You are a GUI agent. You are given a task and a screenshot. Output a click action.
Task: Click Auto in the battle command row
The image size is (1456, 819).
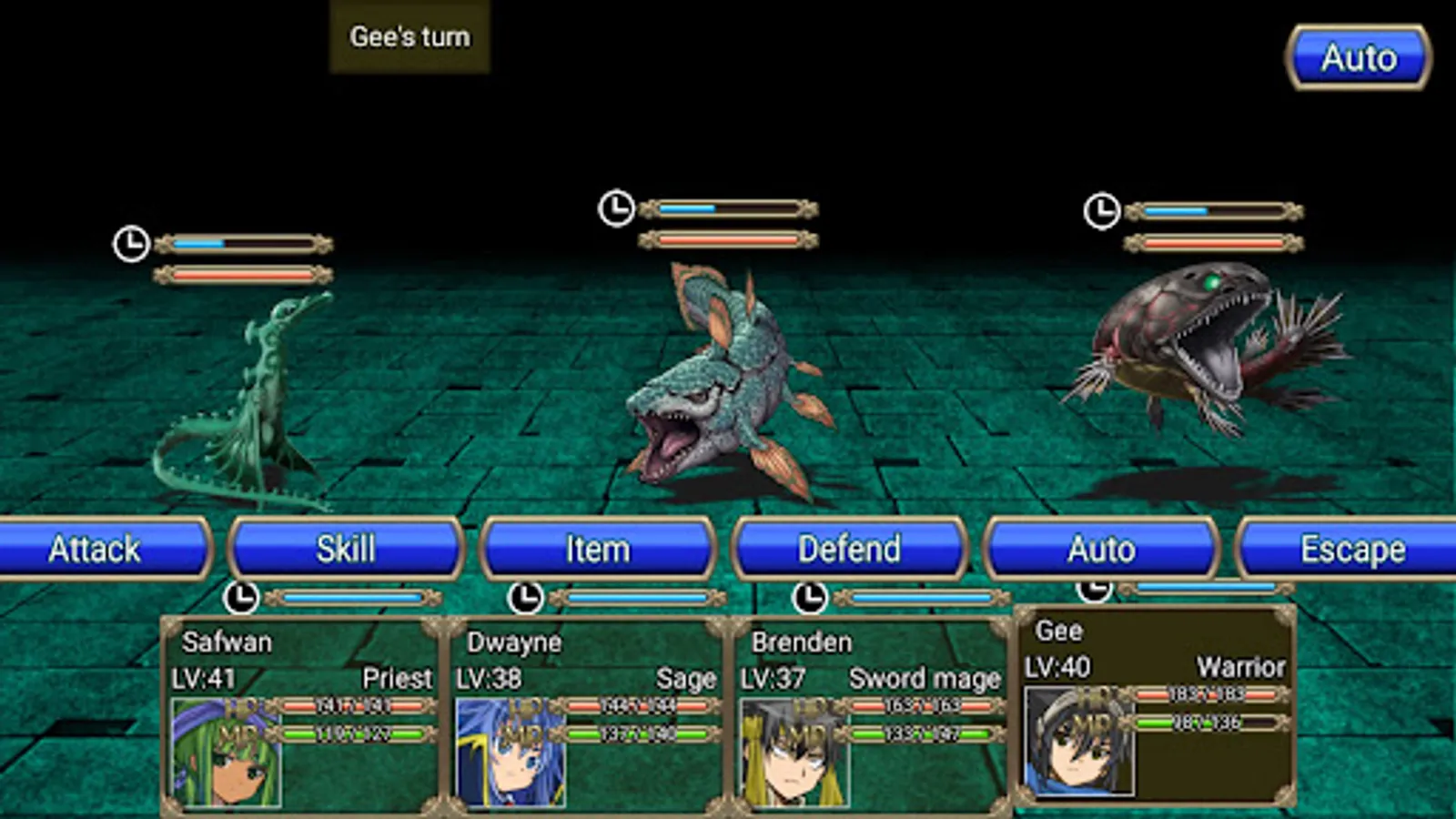(1101, 549)
